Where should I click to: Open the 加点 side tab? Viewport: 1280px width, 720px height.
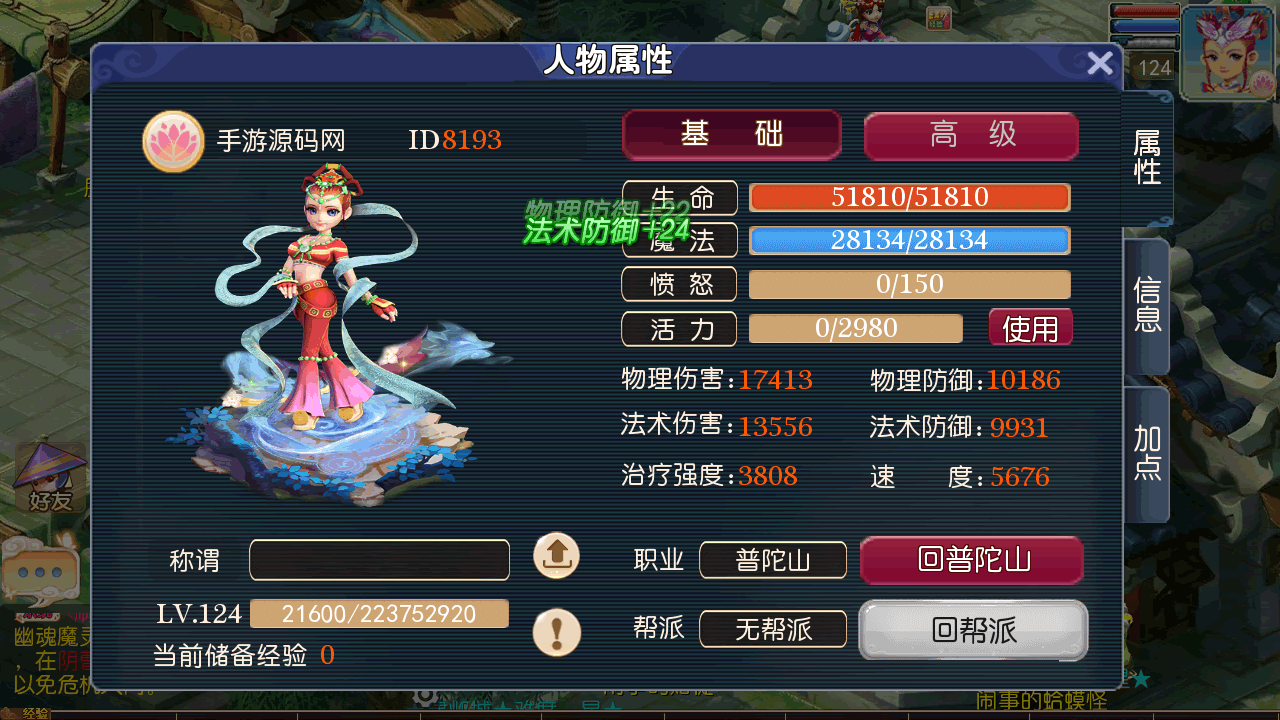(x=1147, y=454)
